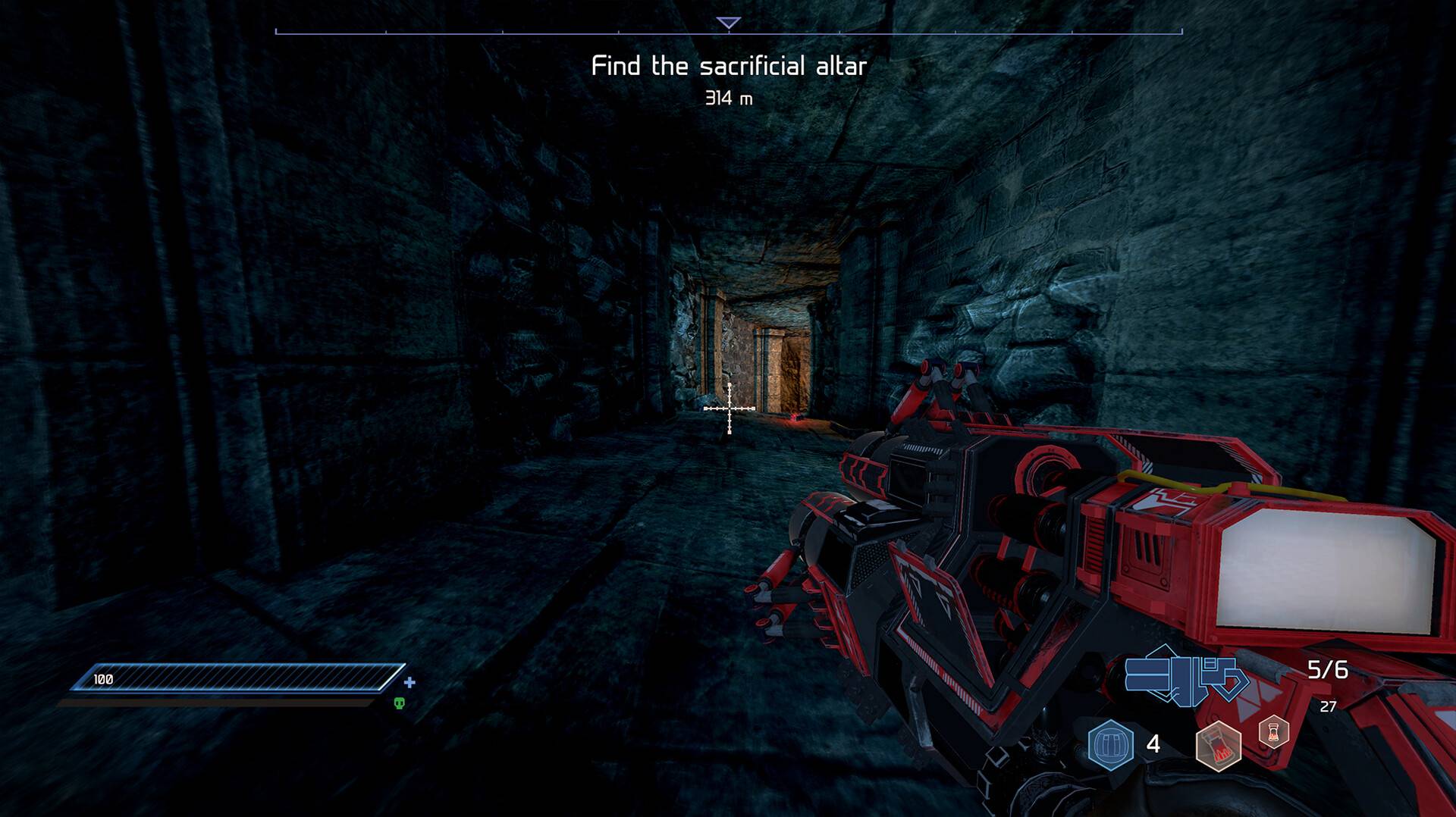Activate the large red flame ability hexagon
The width and height of the screenshot is (1456, 817).
tap(1218, 746)
